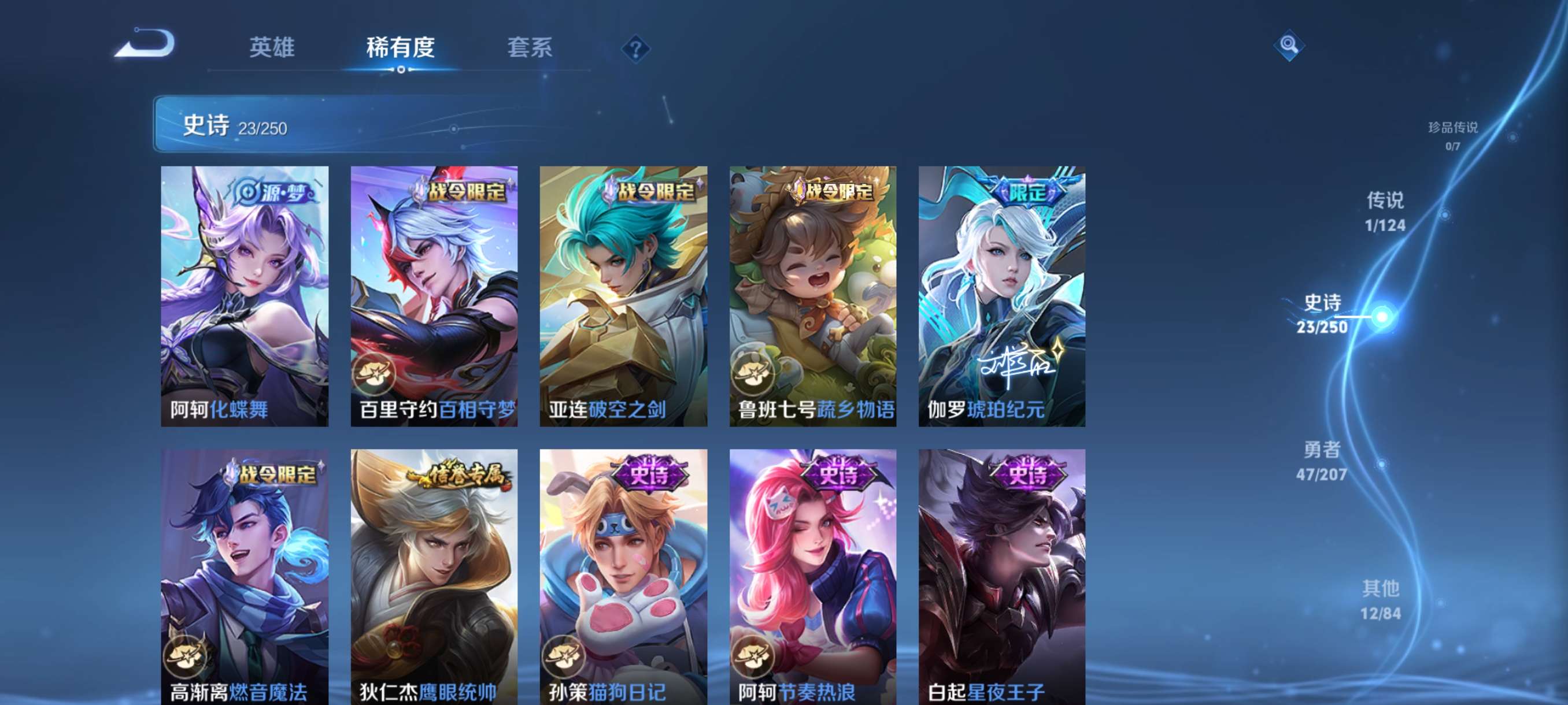This screenshot has width=1568, height=705.
Task: Select the 白起 星夜王子 skin card
Action: [1001, 577]
